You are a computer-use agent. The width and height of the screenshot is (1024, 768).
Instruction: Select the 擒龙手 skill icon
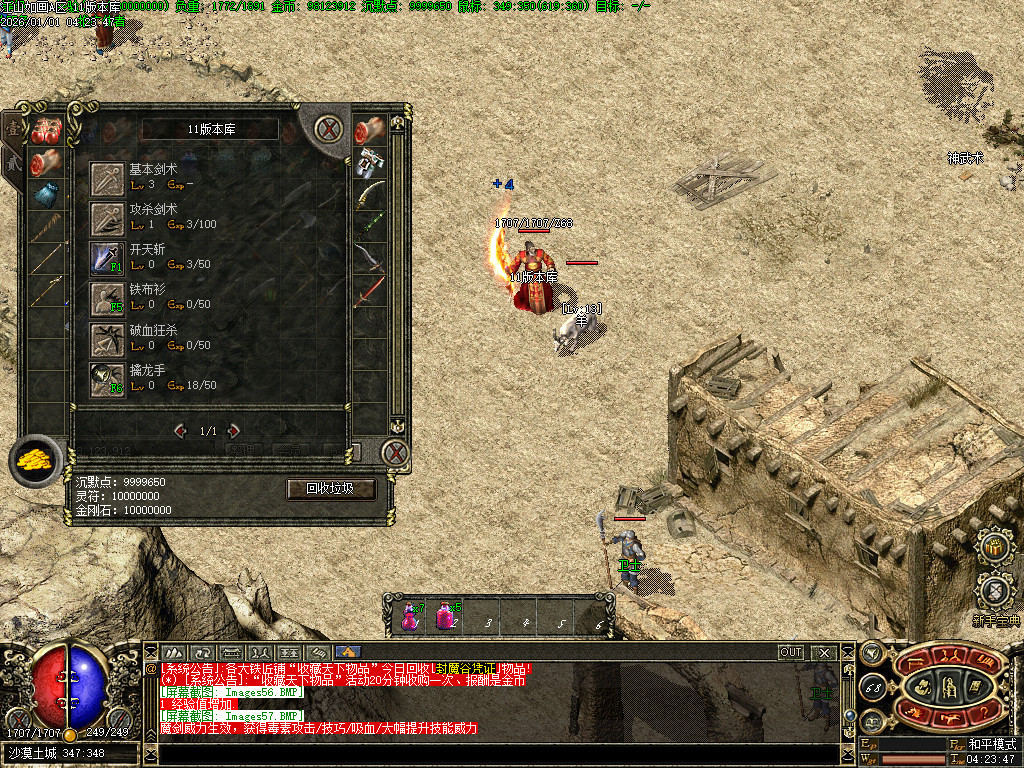coord(106,379)
